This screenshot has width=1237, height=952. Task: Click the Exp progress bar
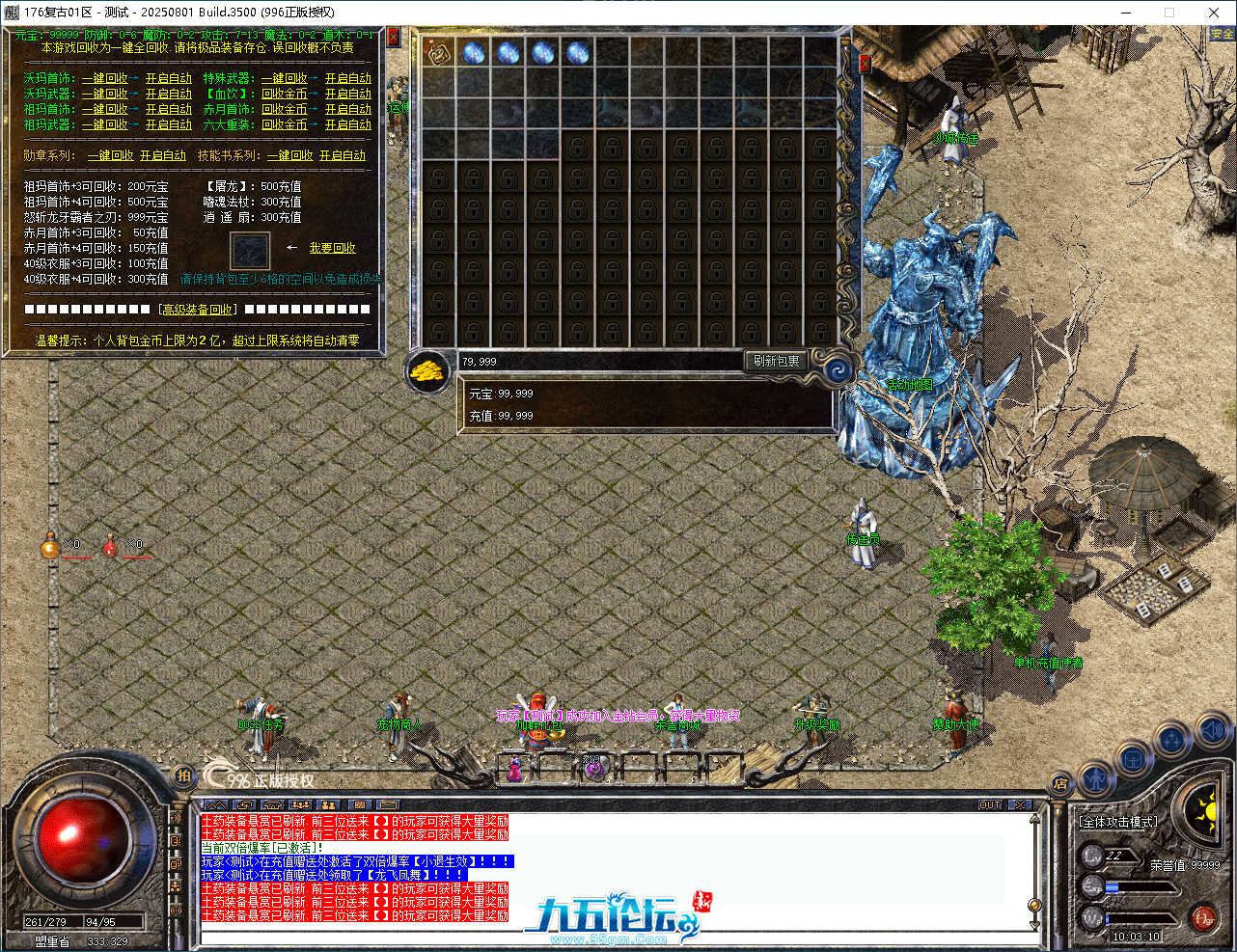tap(1141, 886)
